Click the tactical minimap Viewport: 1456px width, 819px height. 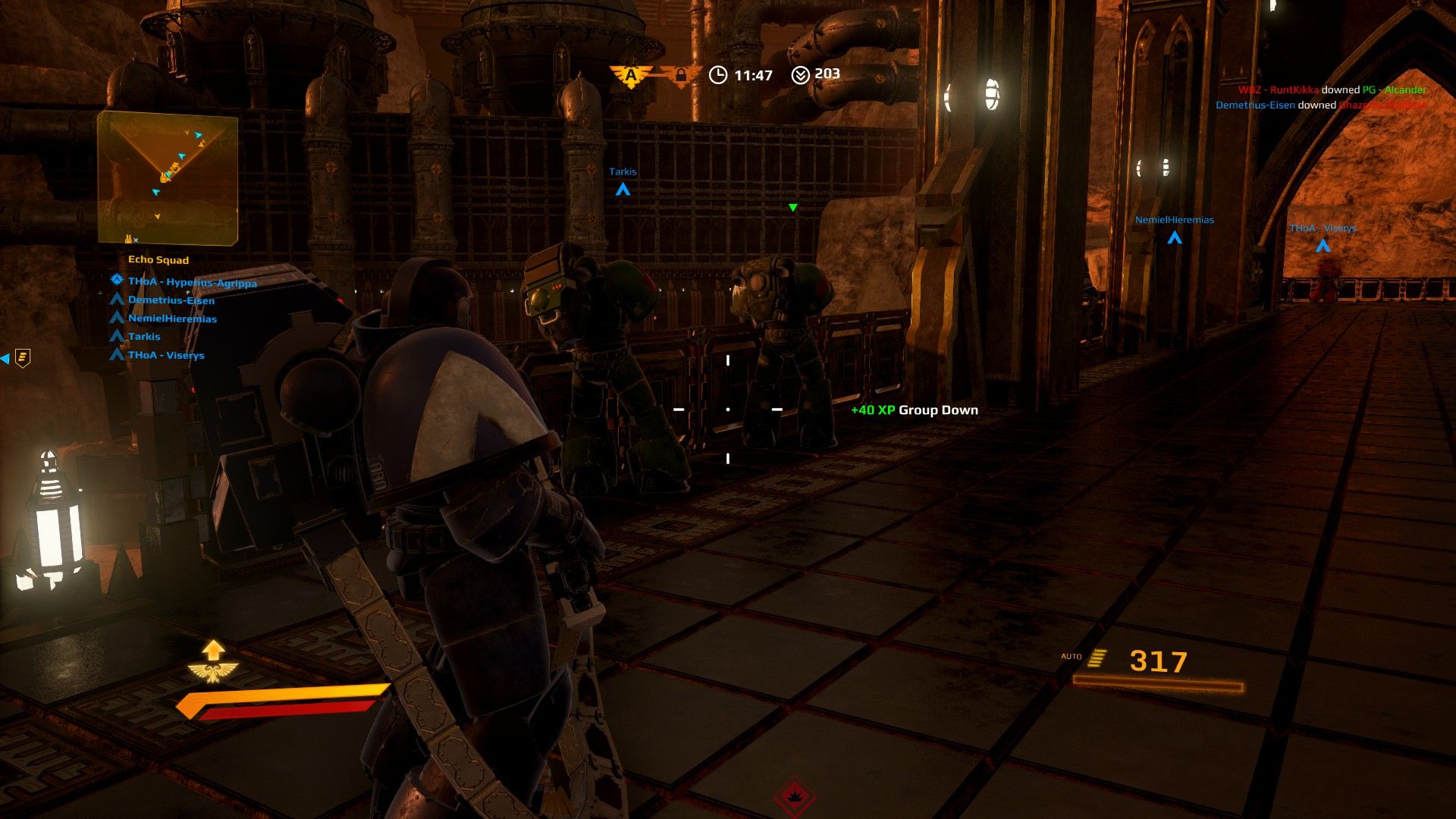click(x=168, y=177)
